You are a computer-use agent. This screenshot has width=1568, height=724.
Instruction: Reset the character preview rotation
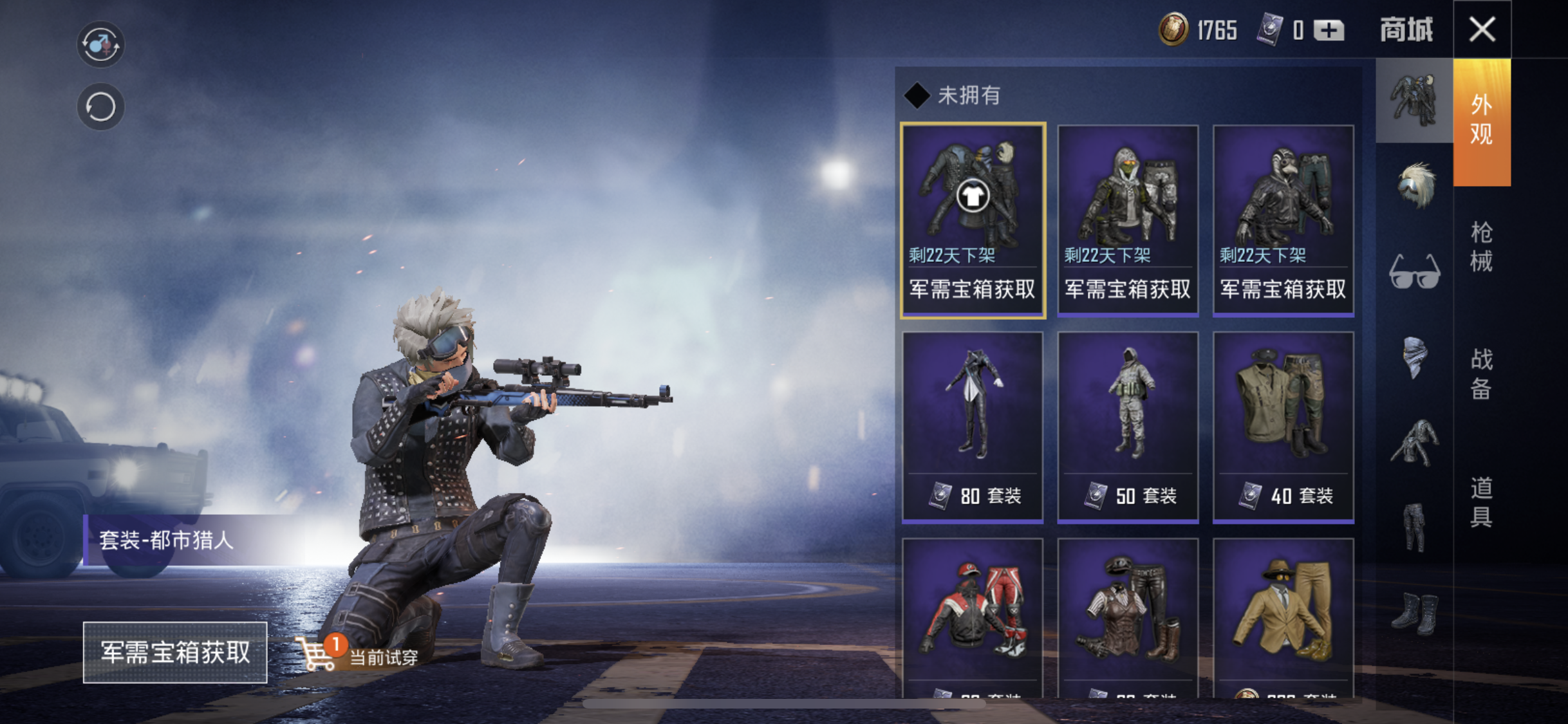(x=100, y=107)
